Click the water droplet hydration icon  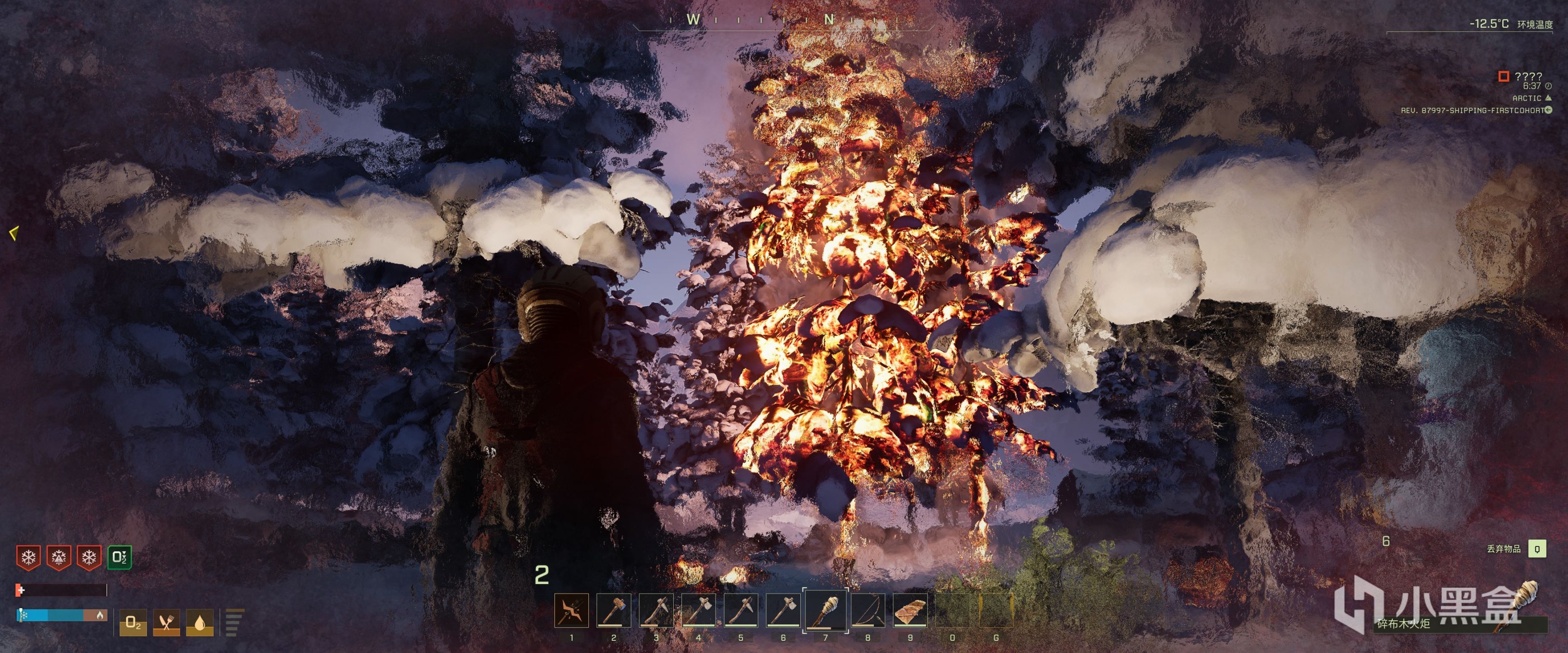200,623
